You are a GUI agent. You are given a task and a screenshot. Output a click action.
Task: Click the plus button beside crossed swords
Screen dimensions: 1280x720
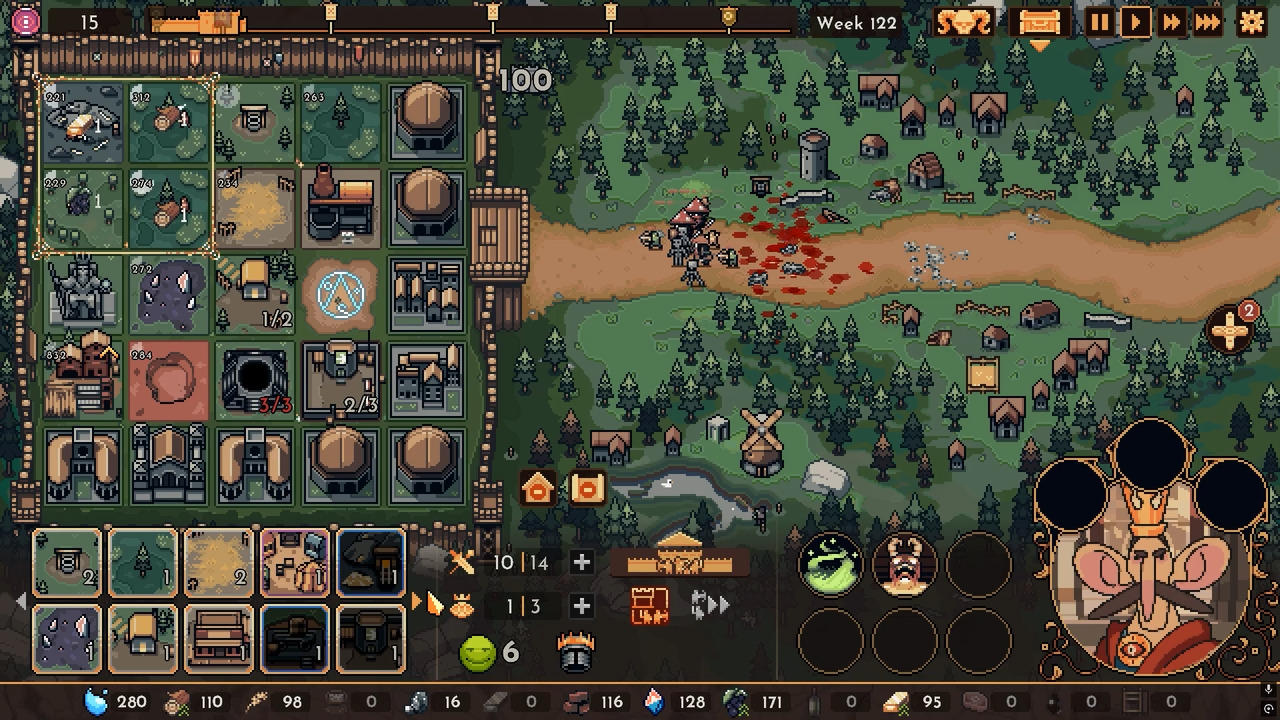[x=581, y=563]
